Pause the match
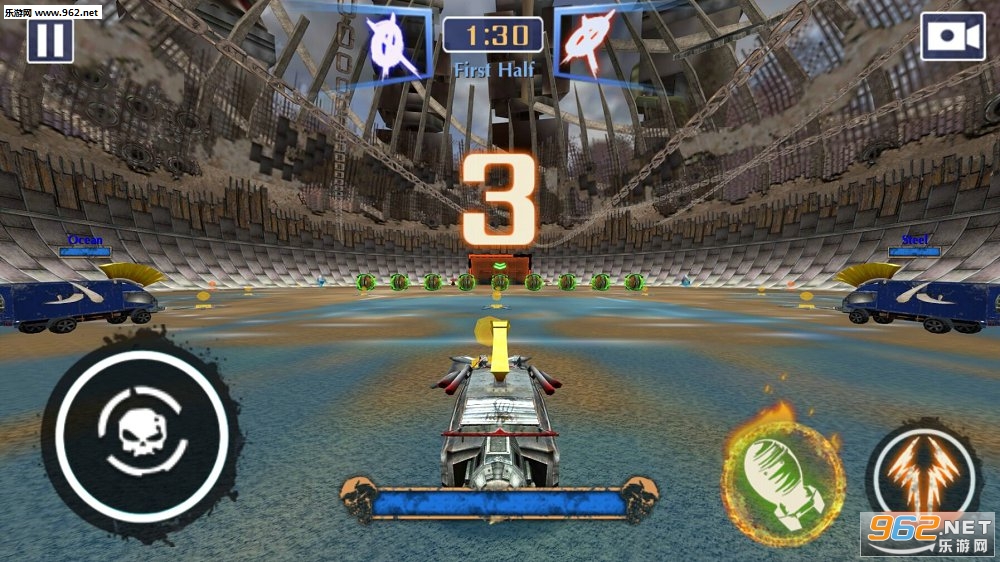Screen dimensions: 1000x562 click(x=50, y=40)
